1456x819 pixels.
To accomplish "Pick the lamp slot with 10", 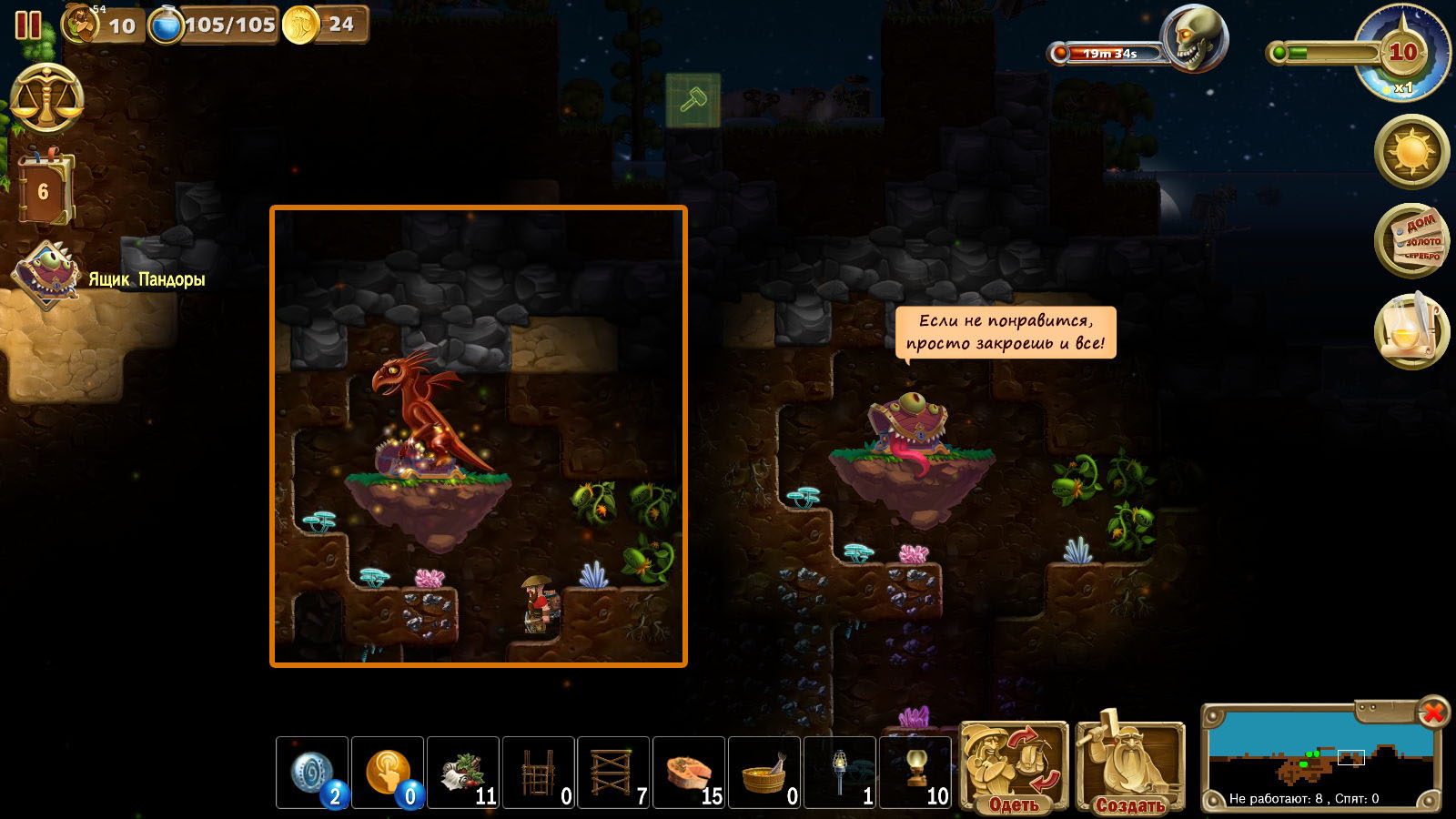I will [x=916, y=773].
